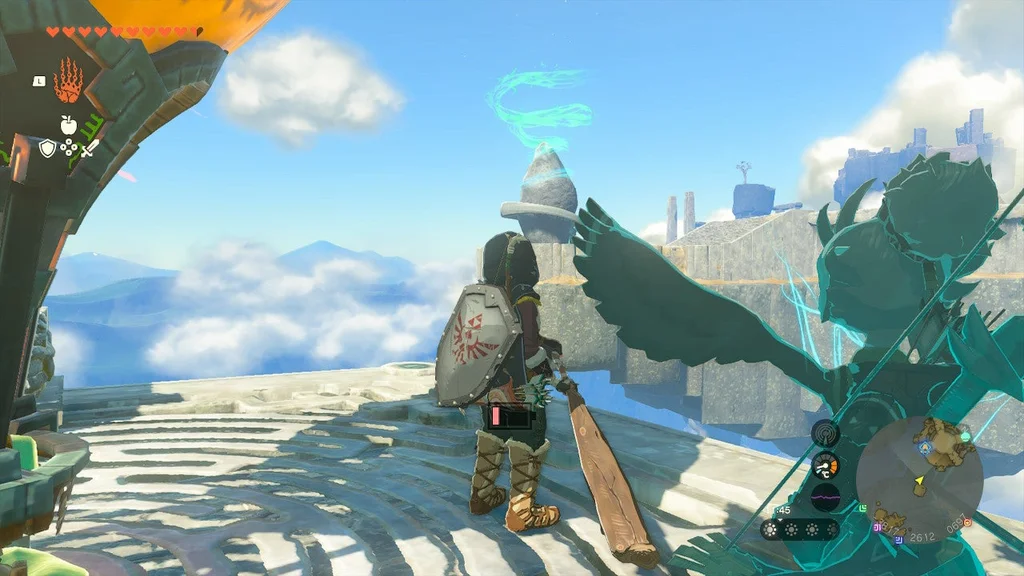
Task: Select the apple quick-item icon
Action: coord(68,125)
